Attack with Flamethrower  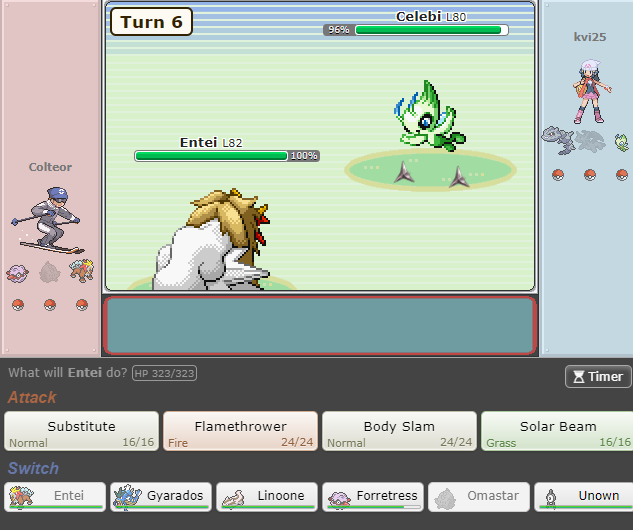point(240,431)
